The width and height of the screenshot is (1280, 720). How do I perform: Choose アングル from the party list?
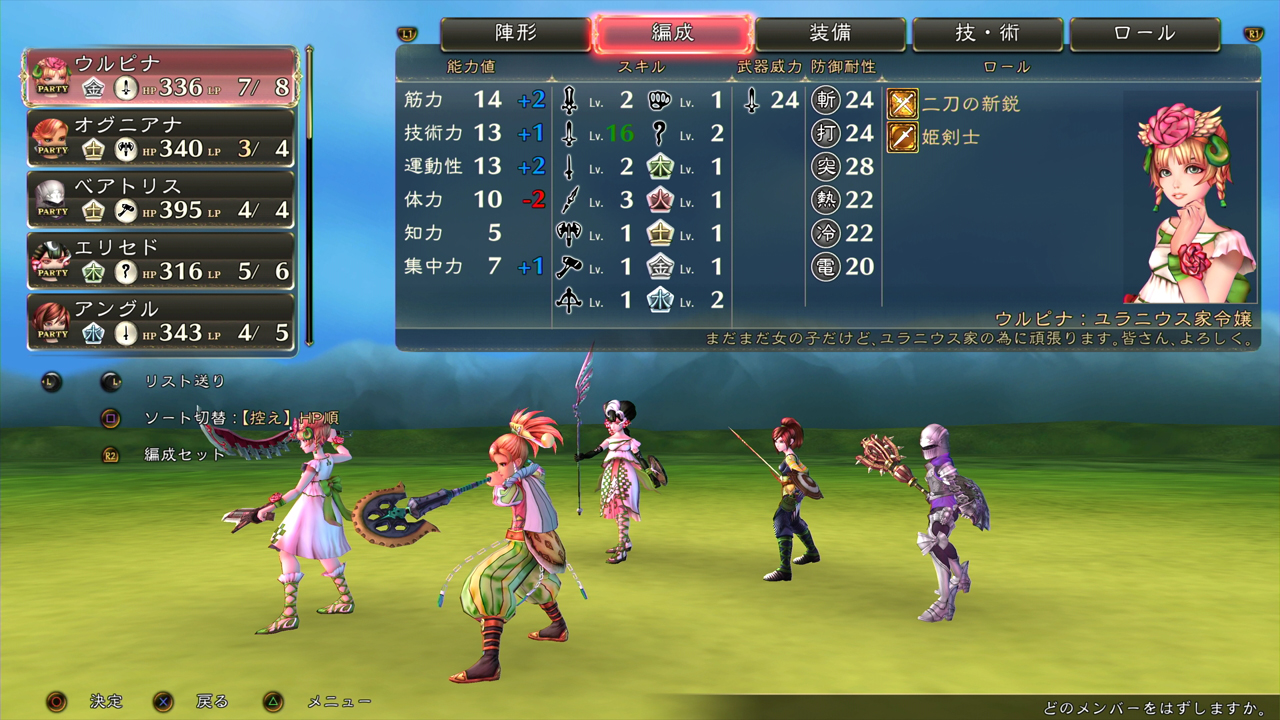161,321
